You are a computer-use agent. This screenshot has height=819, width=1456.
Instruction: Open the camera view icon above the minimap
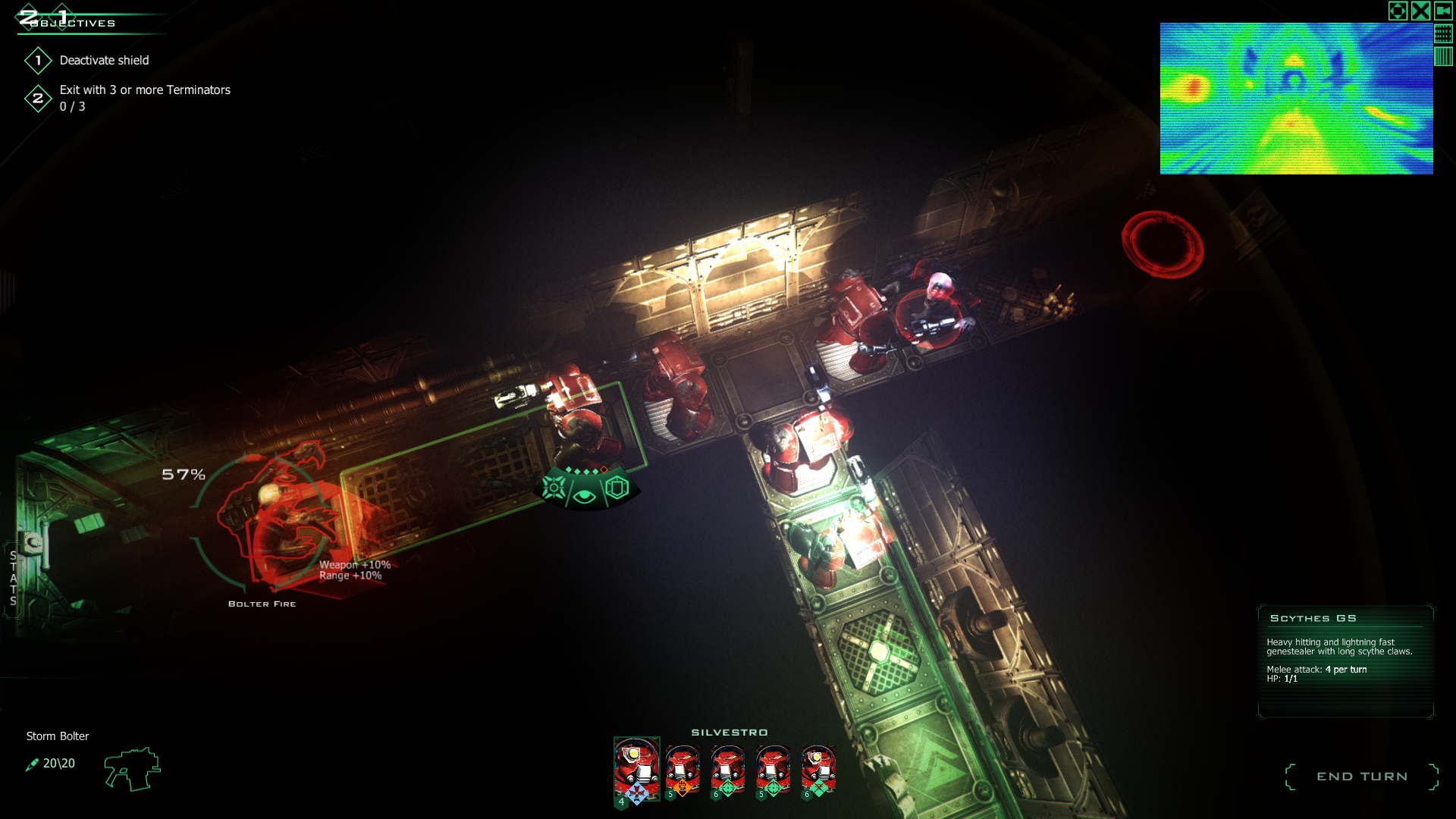[x=1443, y=10]
